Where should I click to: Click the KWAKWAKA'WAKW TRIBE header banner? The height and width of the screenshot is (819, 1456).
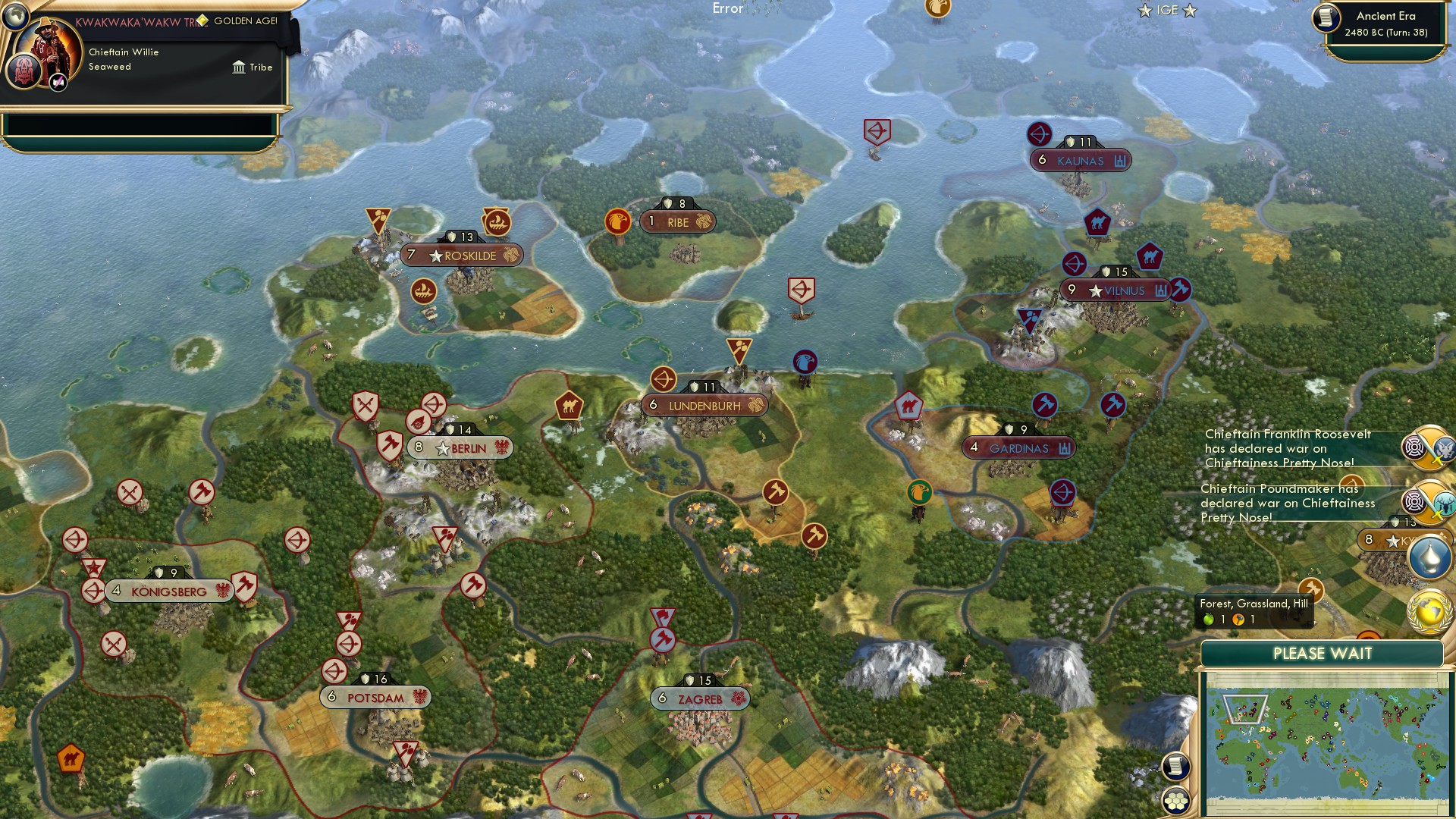click(x=140, y=21)
